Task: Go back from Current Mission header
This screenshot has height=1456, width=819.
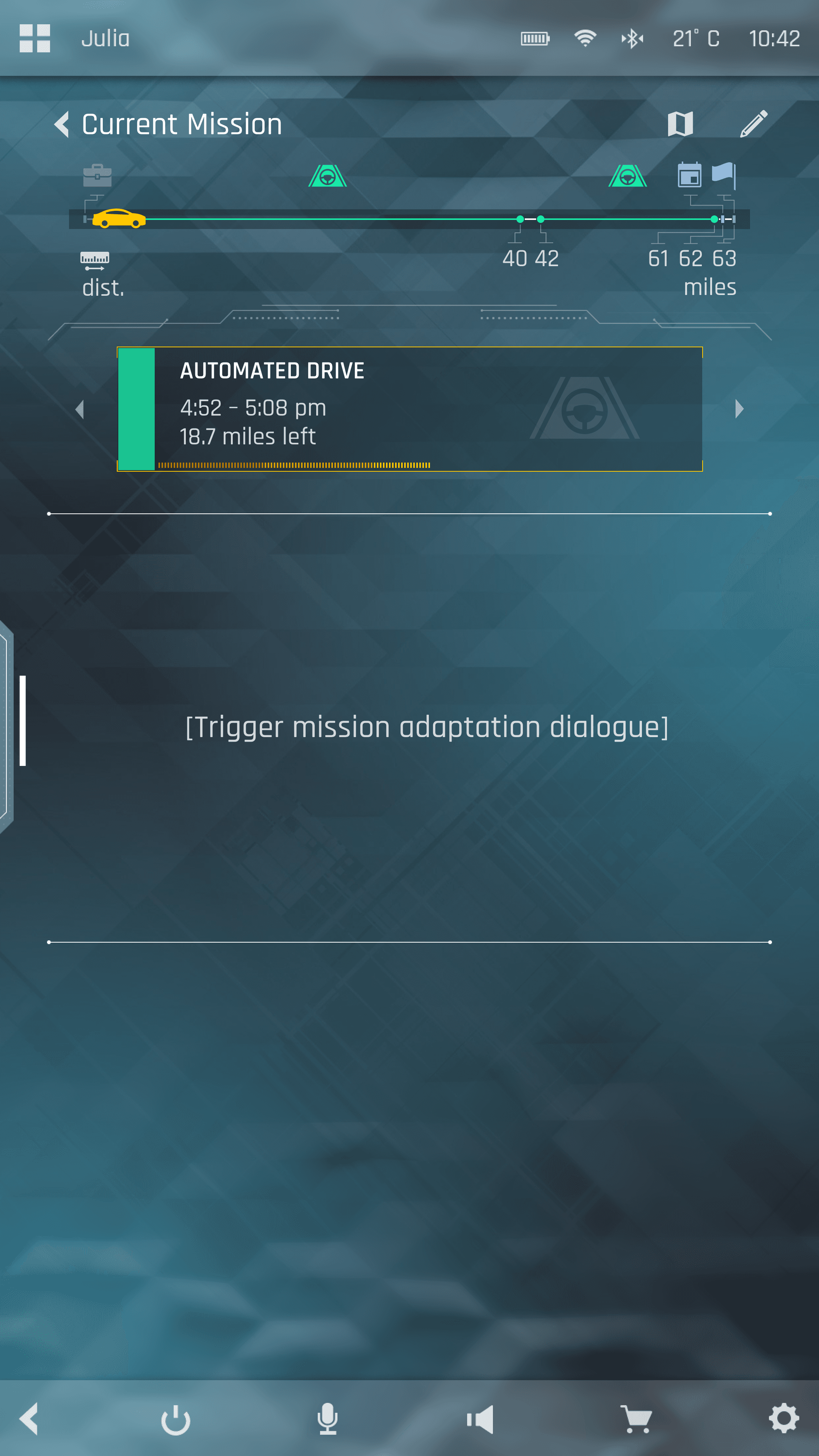Action: pyautogui.click(x=62, y=124)
